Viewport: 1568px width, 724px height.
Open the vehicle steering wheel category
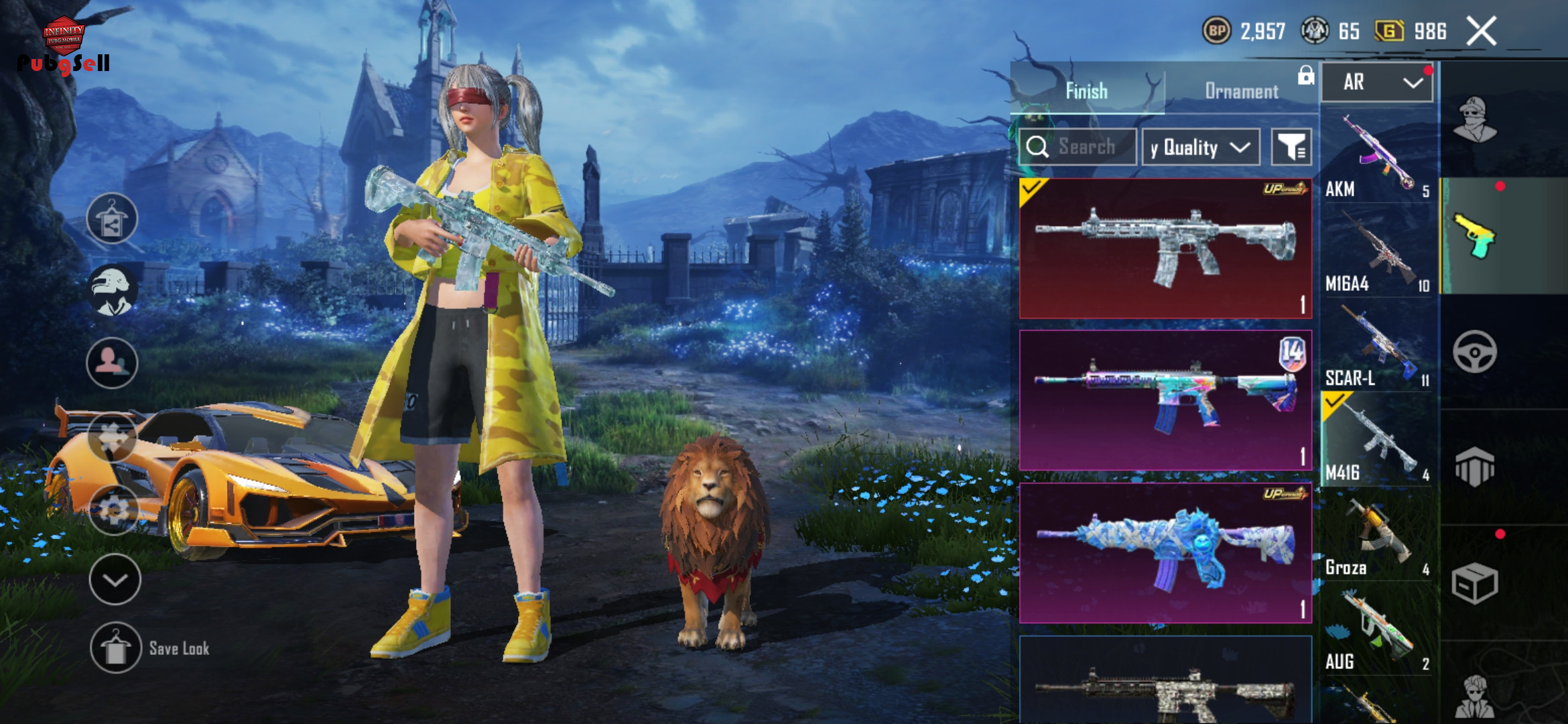pos(1474,352)
